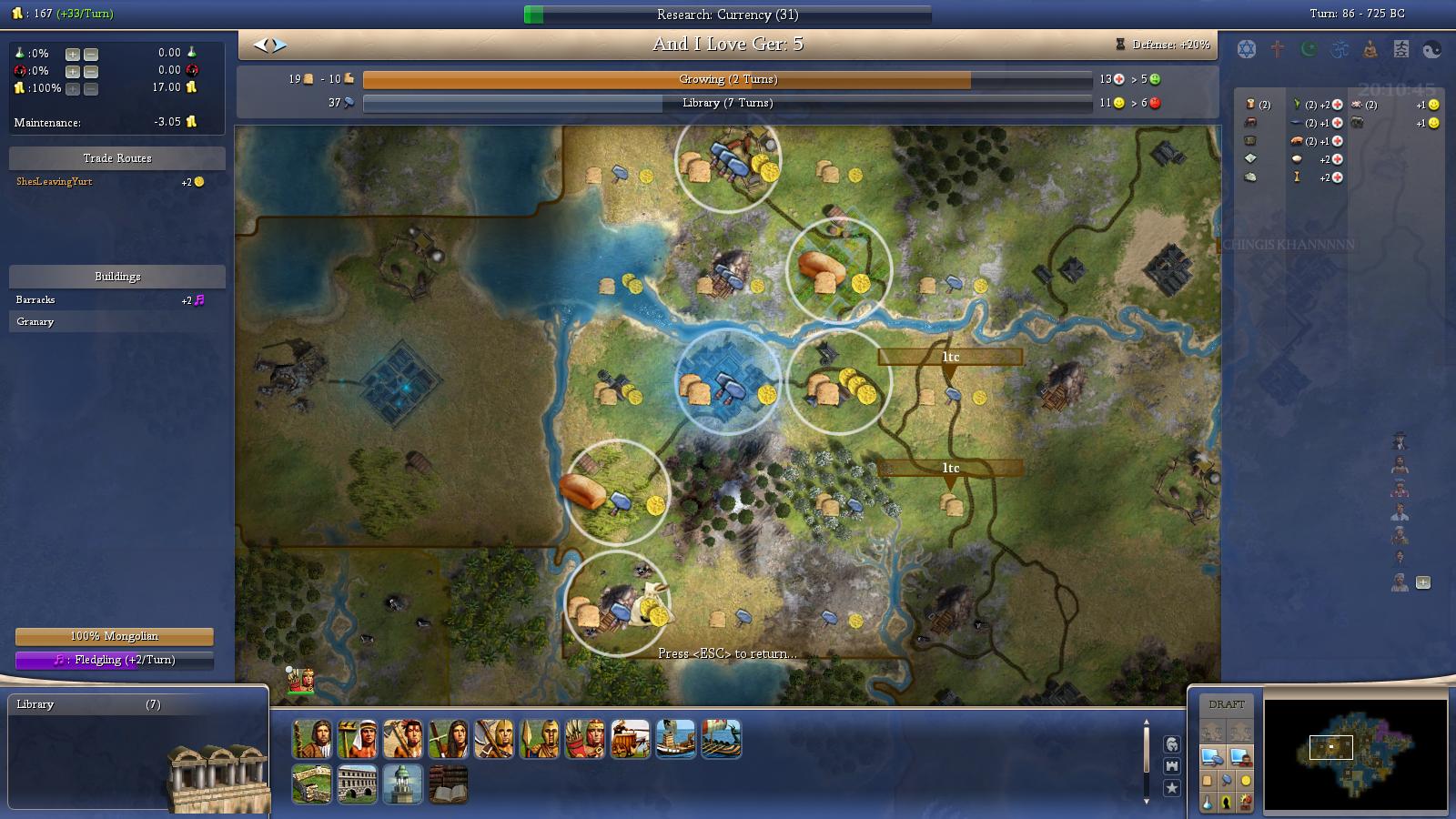The width and height of the screenshot is (1456, 819).
Task: Click the Taoism yin-yang religion icon
Action: [1431, 48]
